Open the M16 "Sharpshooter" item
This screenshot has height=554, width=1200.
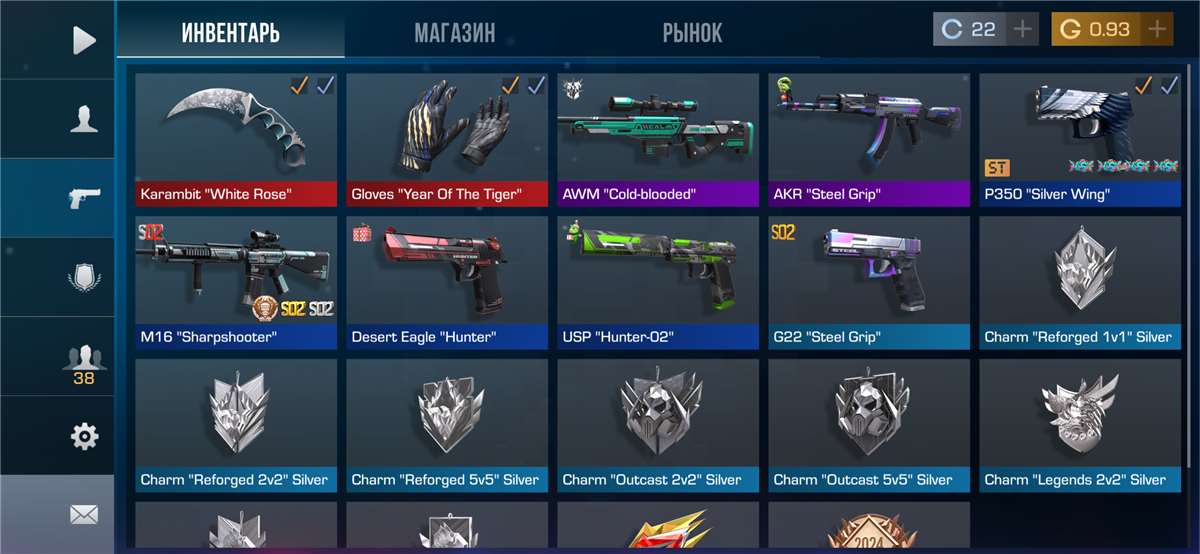236,282
